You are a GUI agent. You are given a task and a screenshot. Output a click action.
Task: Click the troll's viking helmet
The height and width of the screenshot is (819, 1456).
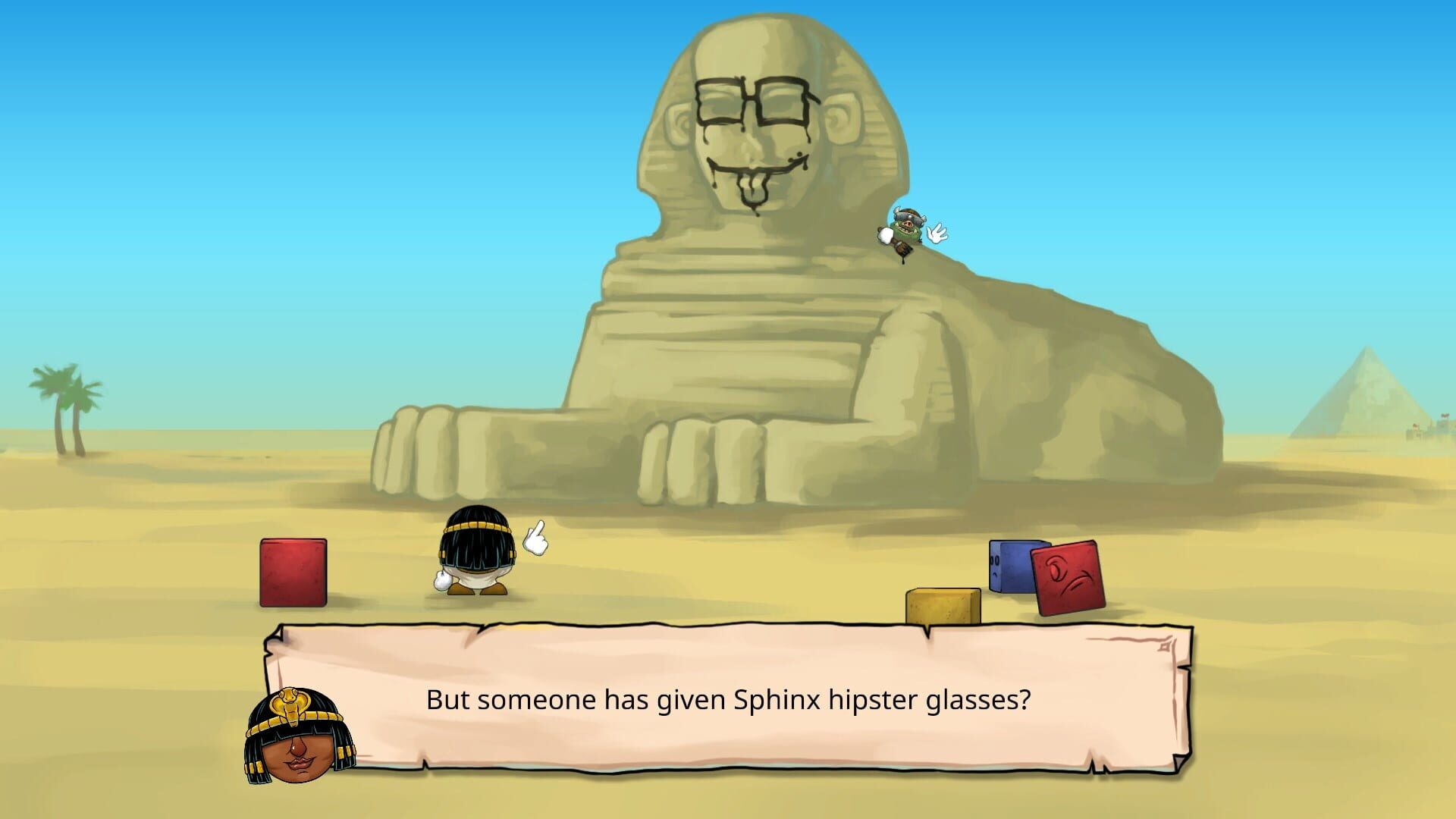[908, 215]
